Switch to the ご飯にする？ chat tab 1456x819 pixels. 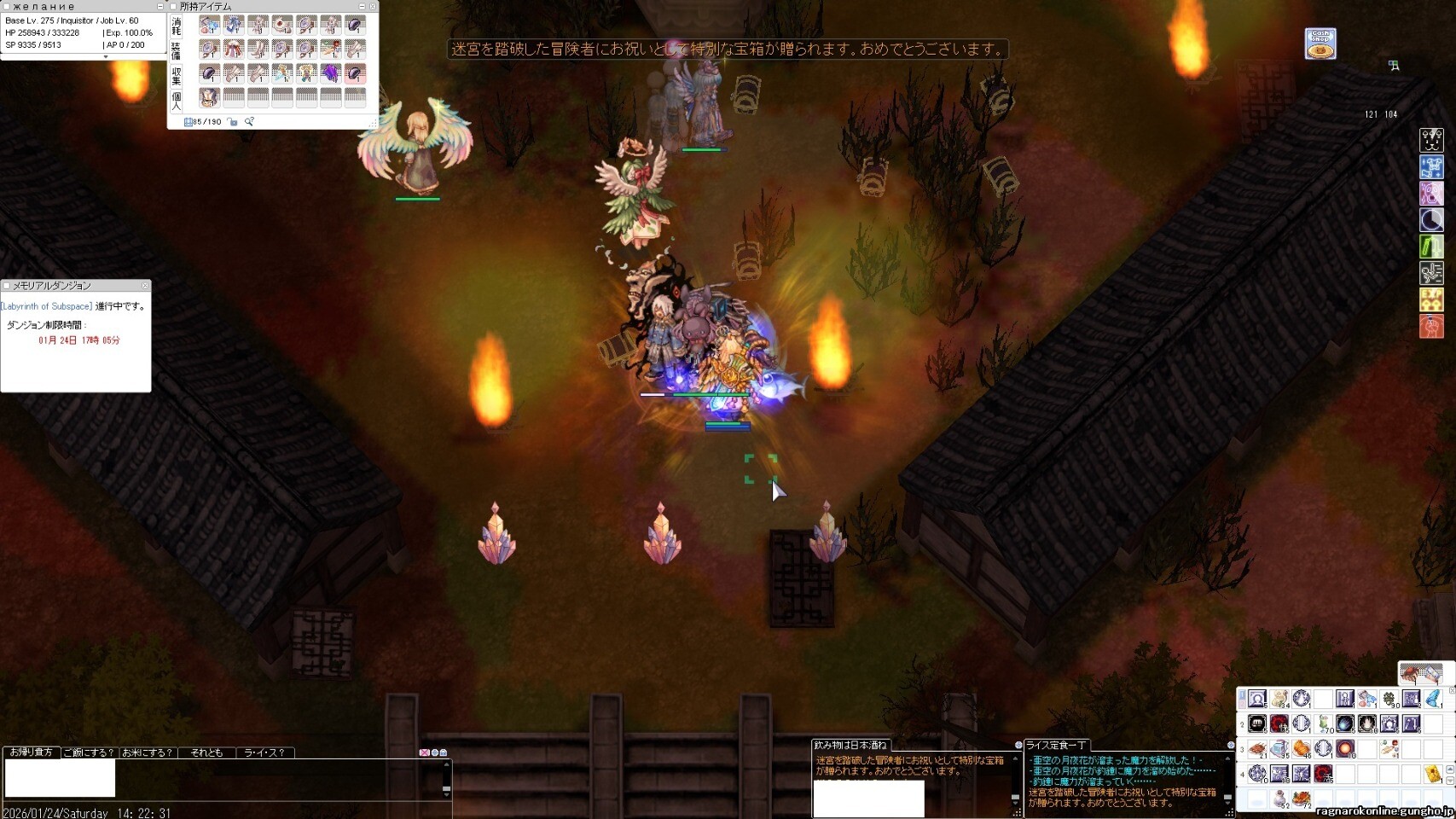[89, 752]
